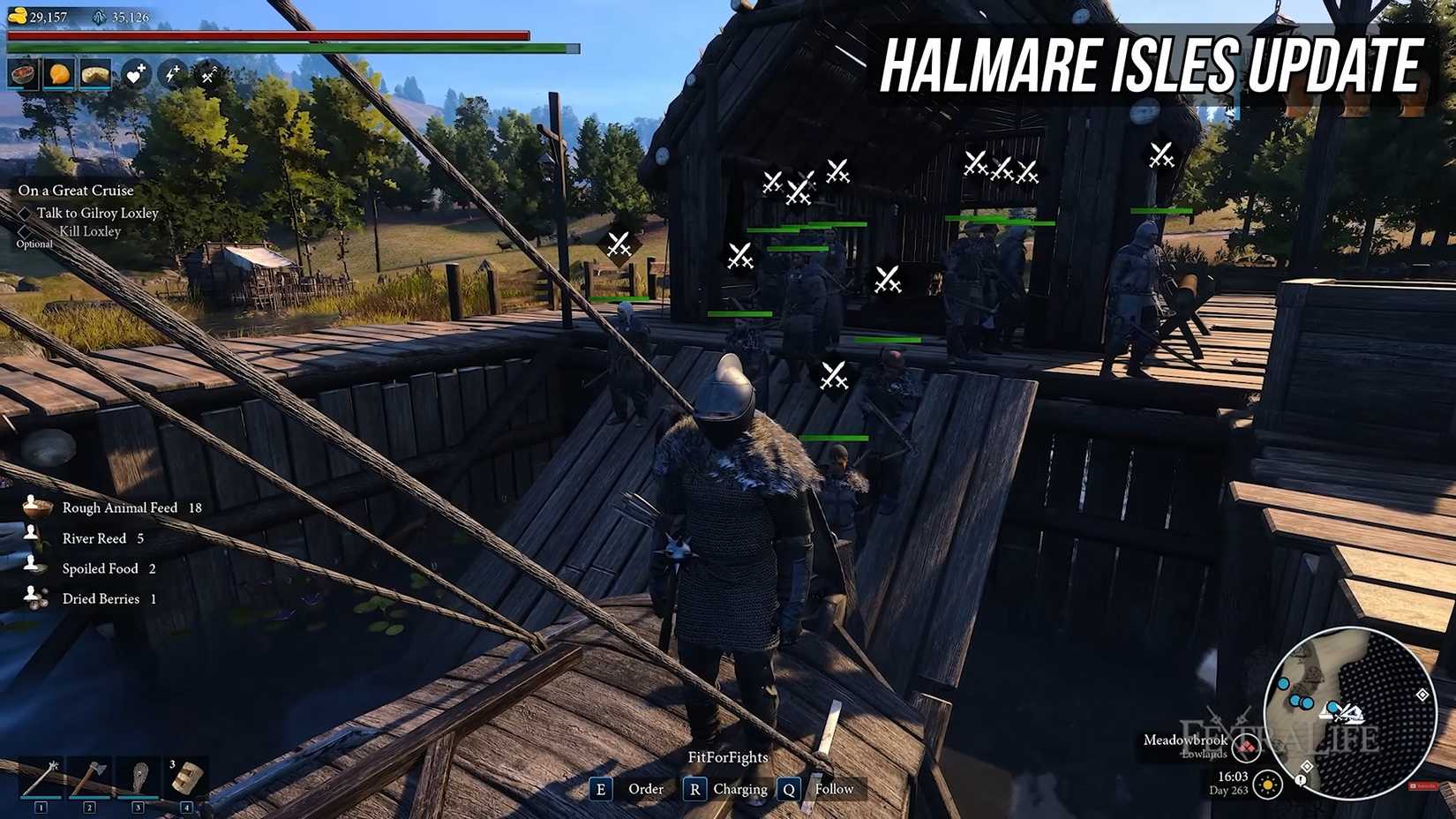Select the bandage stack in hotbar slot 4

point(186,778)
